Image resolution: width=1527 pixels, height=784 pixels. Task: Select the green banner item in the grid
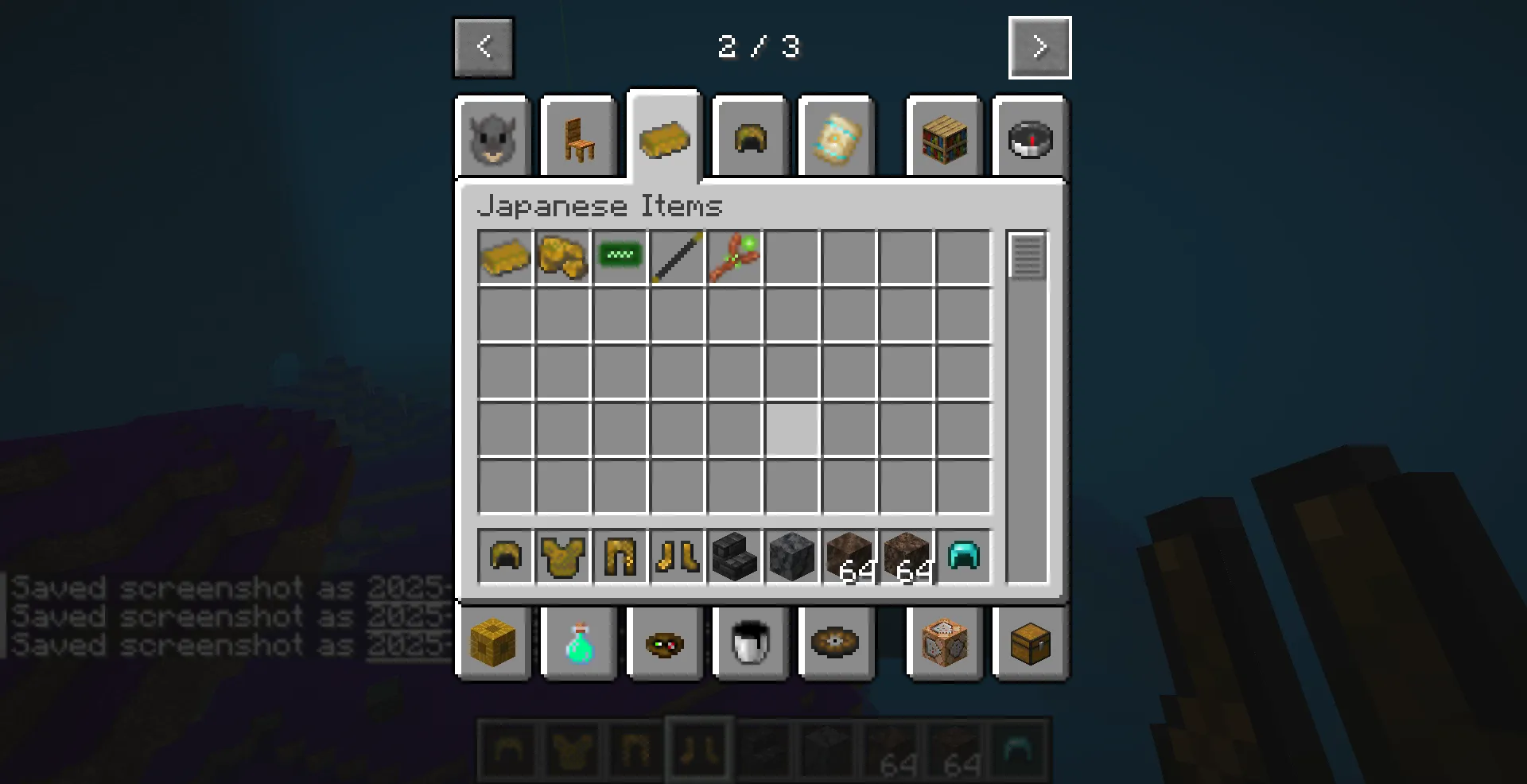[620, 256]
